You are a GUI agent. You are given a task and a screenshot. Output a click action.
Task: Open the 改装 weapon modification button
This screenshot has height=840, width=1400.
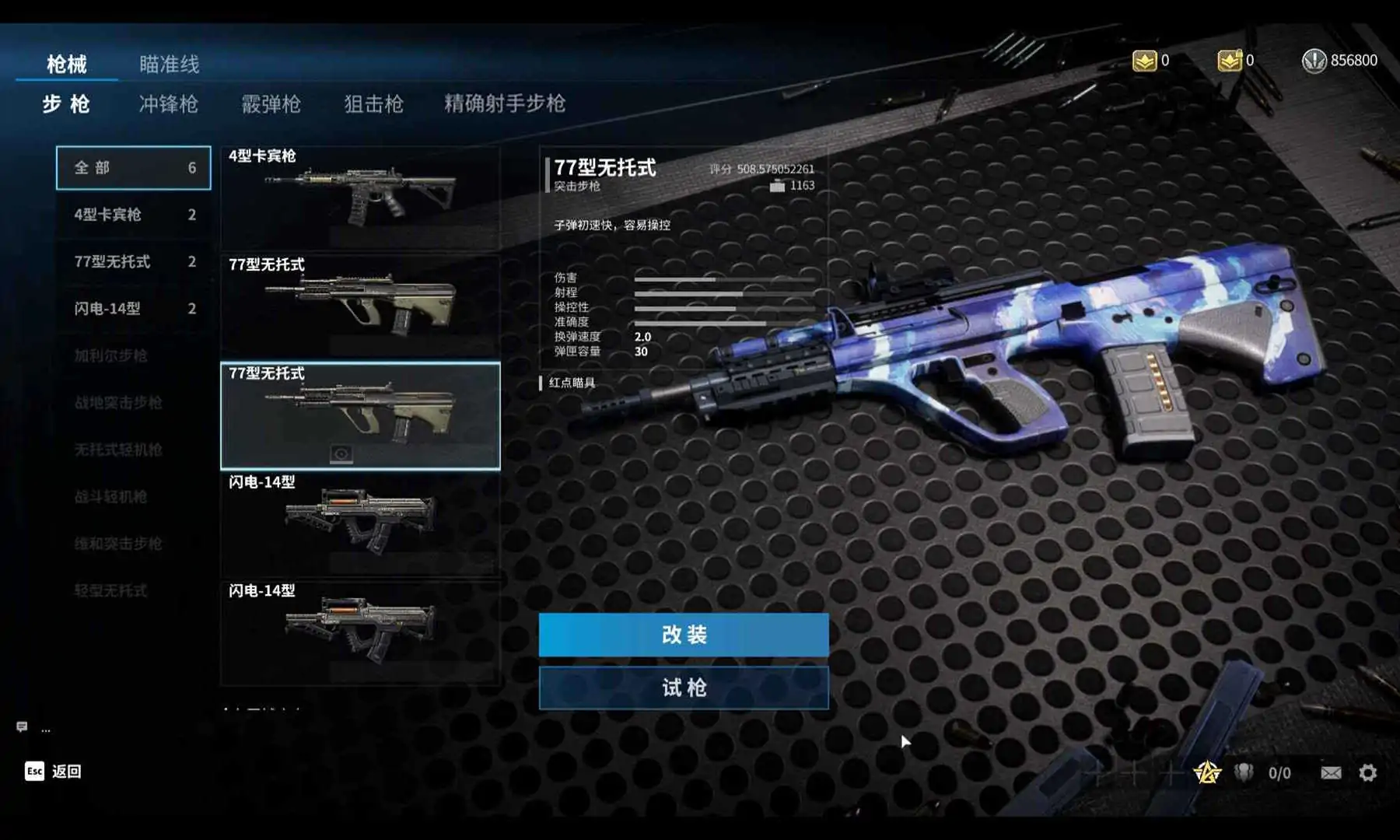684,635
